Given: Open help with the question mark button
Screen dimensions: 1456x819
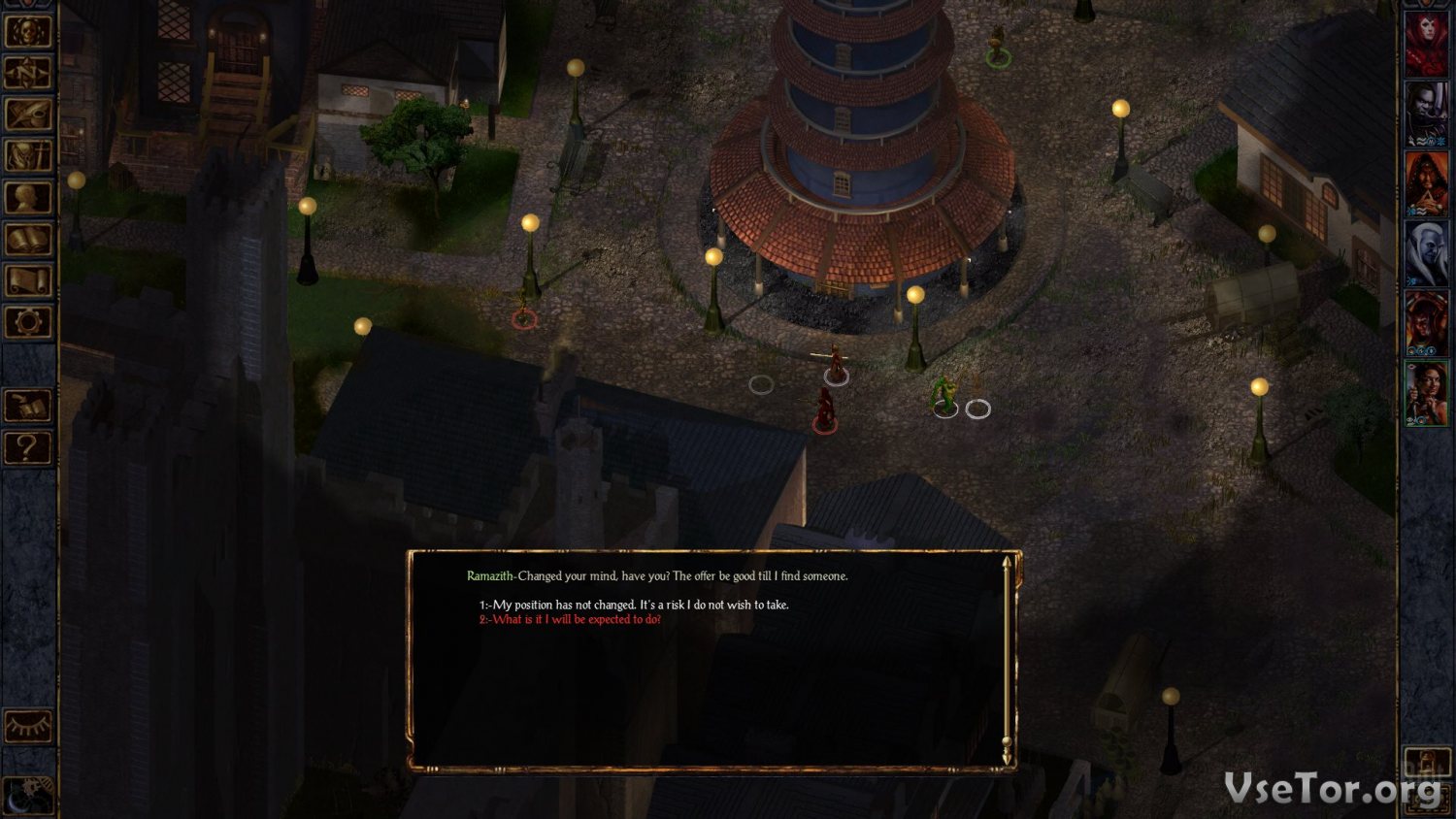Looking at the screenshot, I should coord(28,447).
